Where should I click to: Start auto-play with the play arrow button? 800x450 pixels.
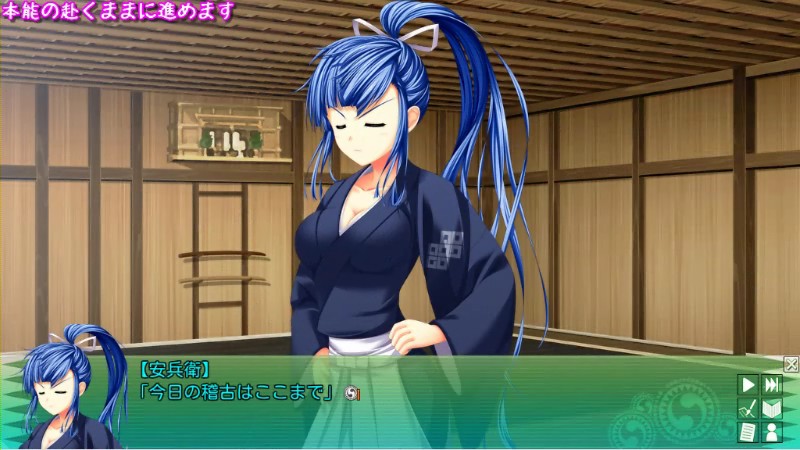coord(747,384)
